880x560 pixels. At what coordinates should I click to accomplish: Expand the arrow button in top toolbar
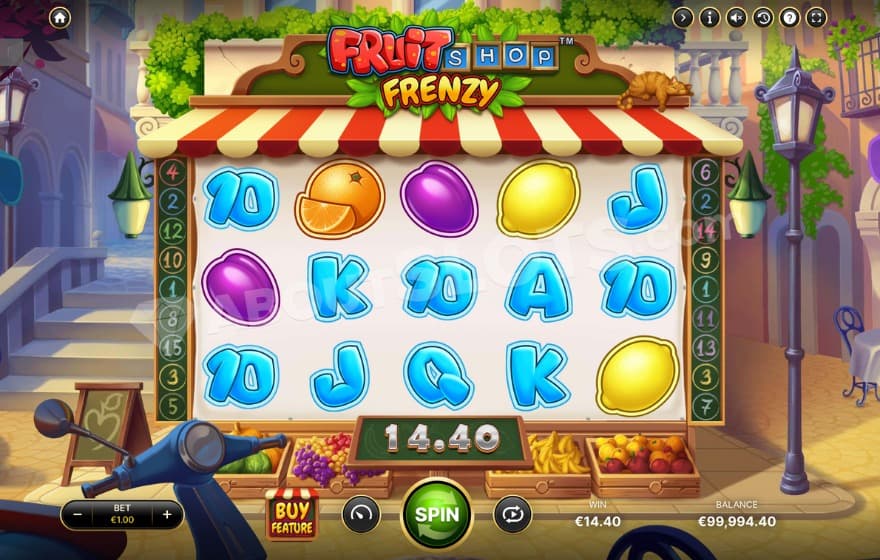click(x=683, y=17)
